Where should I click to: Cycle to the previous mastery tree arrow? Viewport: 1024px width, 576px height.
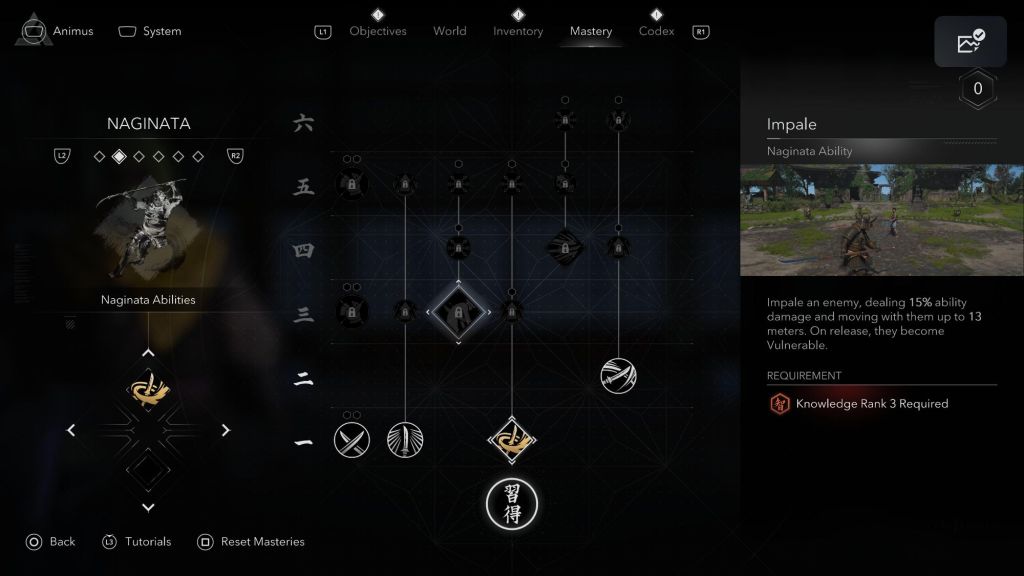(x=71, y=430)
